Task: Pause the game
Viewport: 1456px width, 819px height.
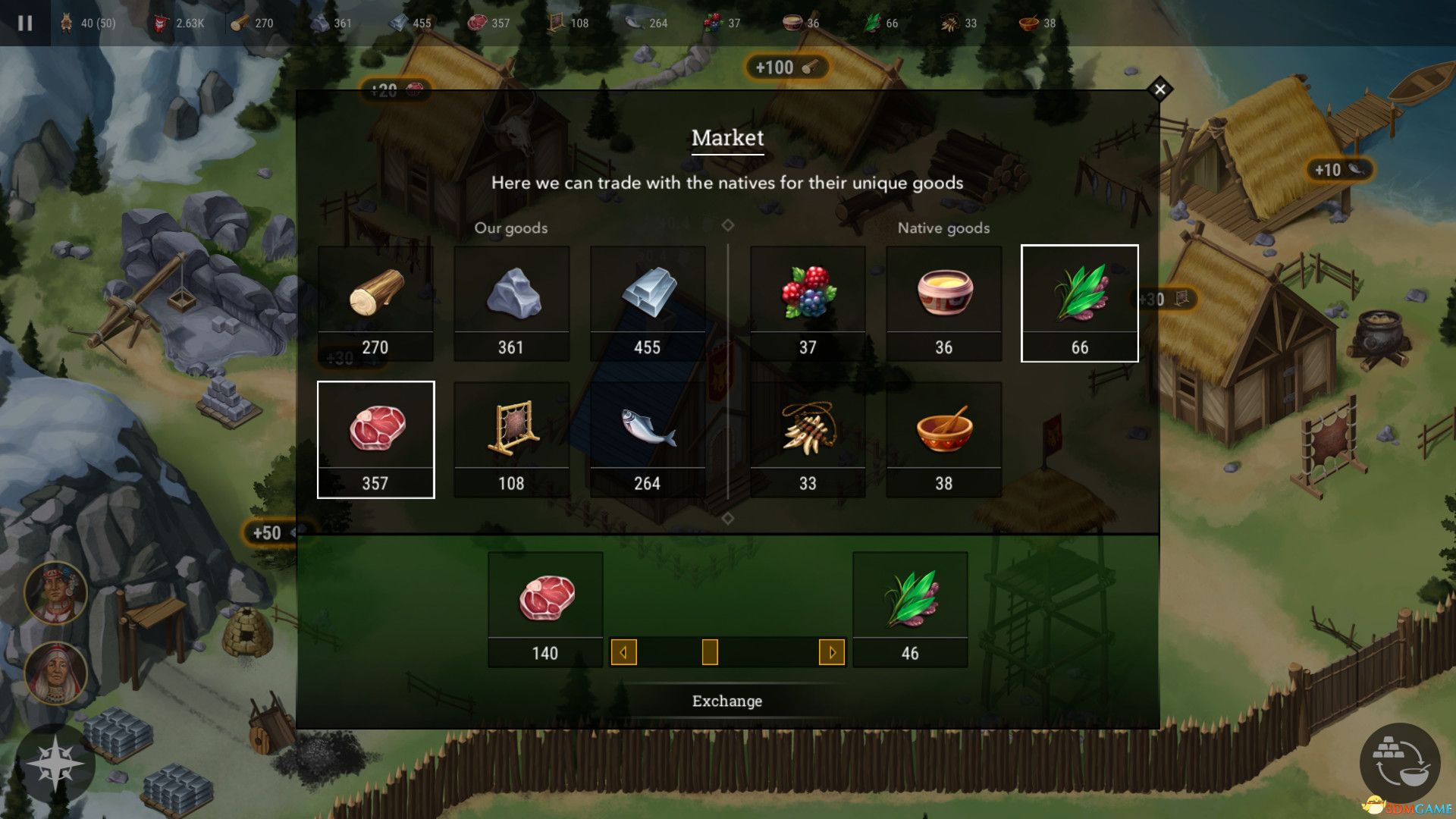Action: [x=25, y=23]
